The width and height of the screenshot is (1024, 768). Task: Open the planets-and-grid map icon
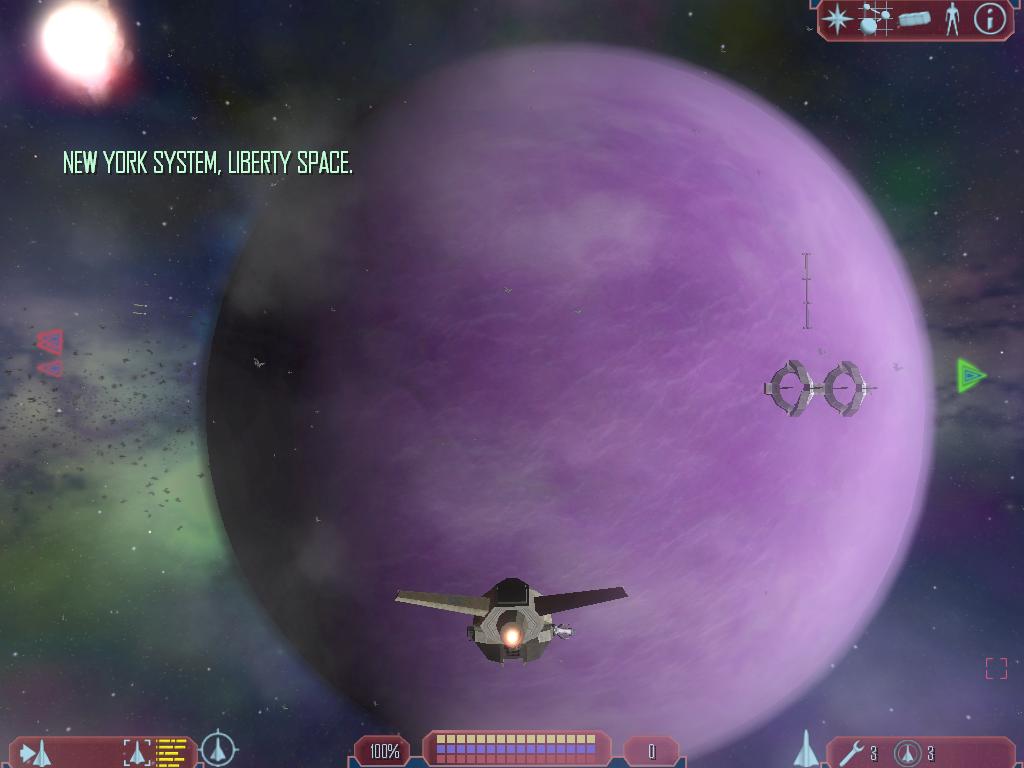coord(876,19)
